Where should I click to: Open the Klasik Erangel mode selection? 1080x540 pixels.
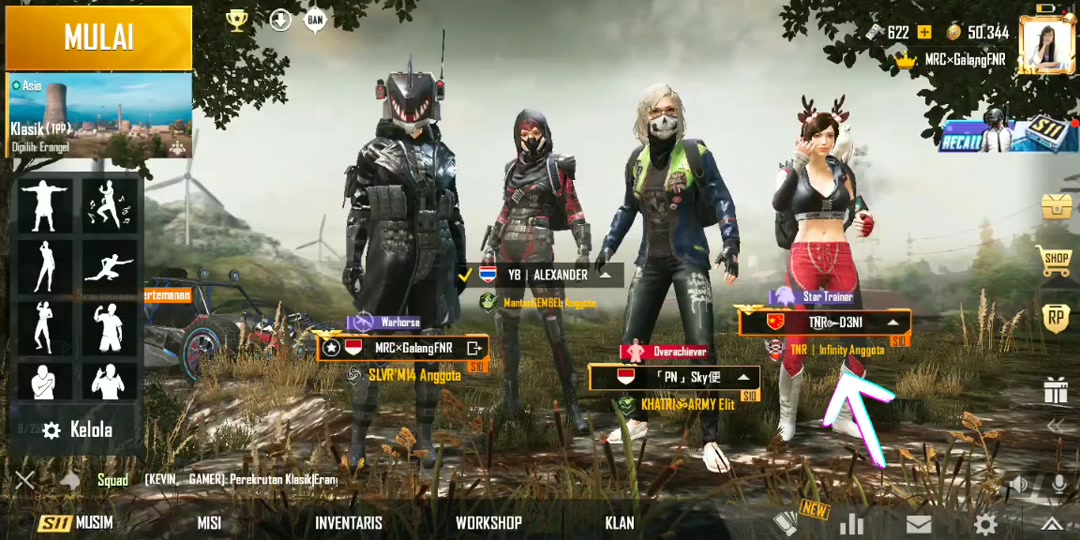point(99,116)
